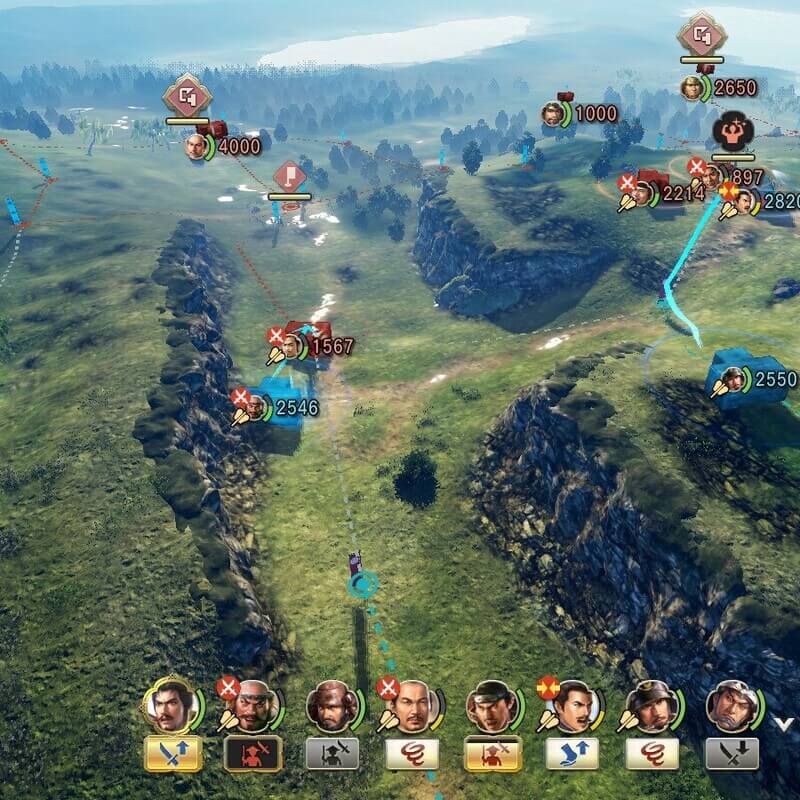Expand the officer bar with the chevron arrow

click(783, 722)
